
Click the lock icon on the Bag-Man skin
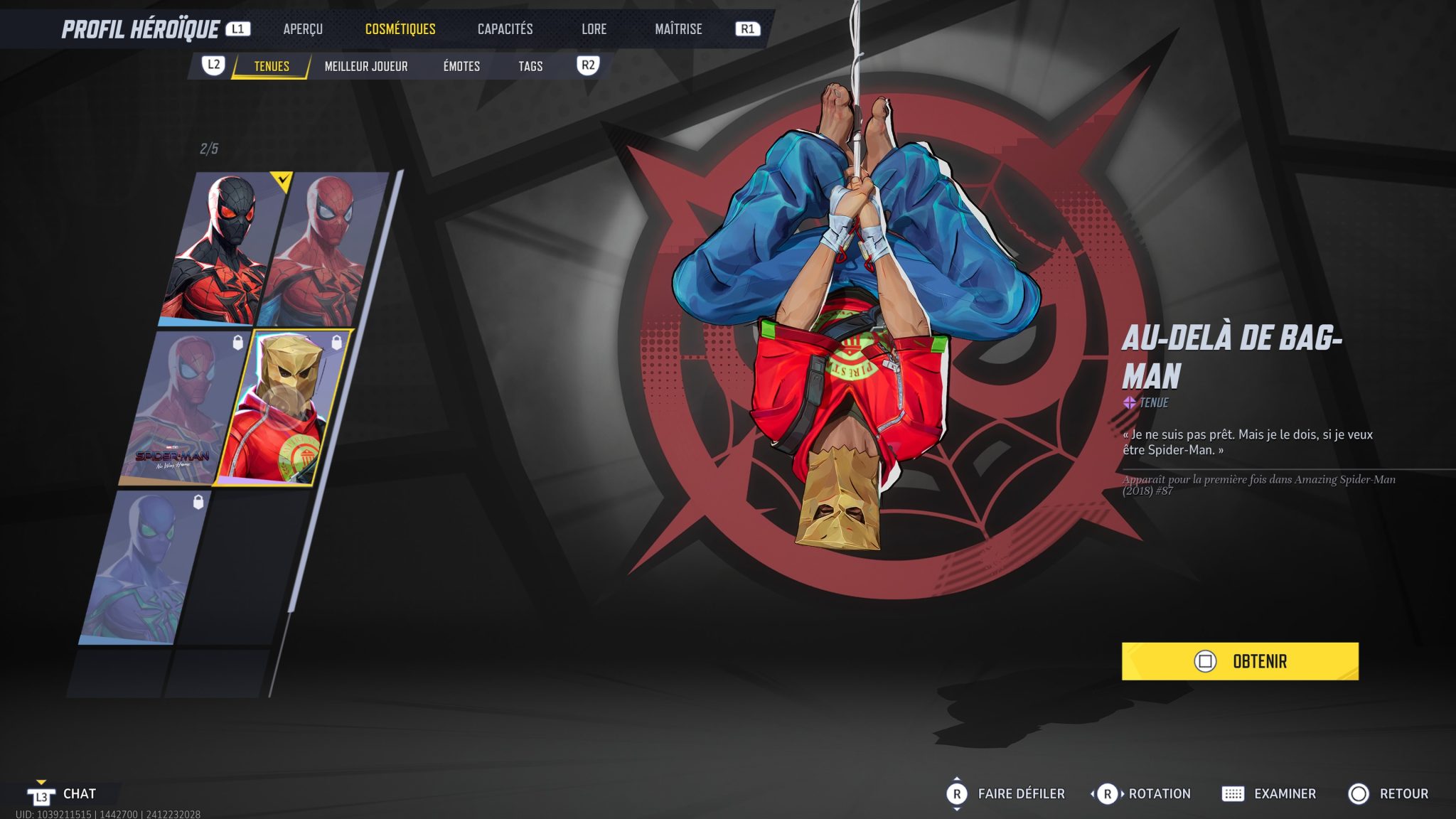335,343
